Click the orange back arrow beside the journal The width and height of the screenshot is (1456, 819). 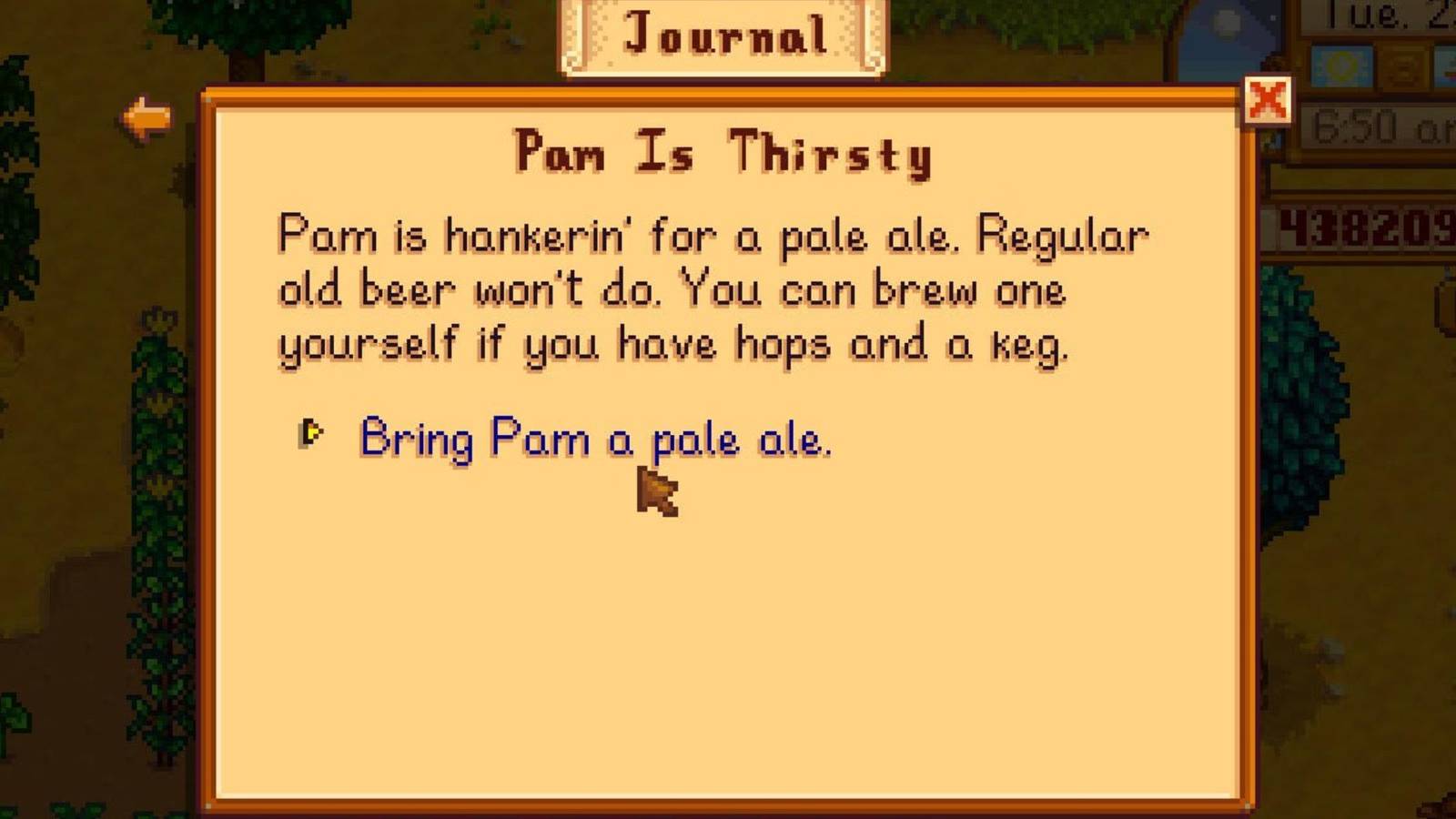tap(150, 118)
